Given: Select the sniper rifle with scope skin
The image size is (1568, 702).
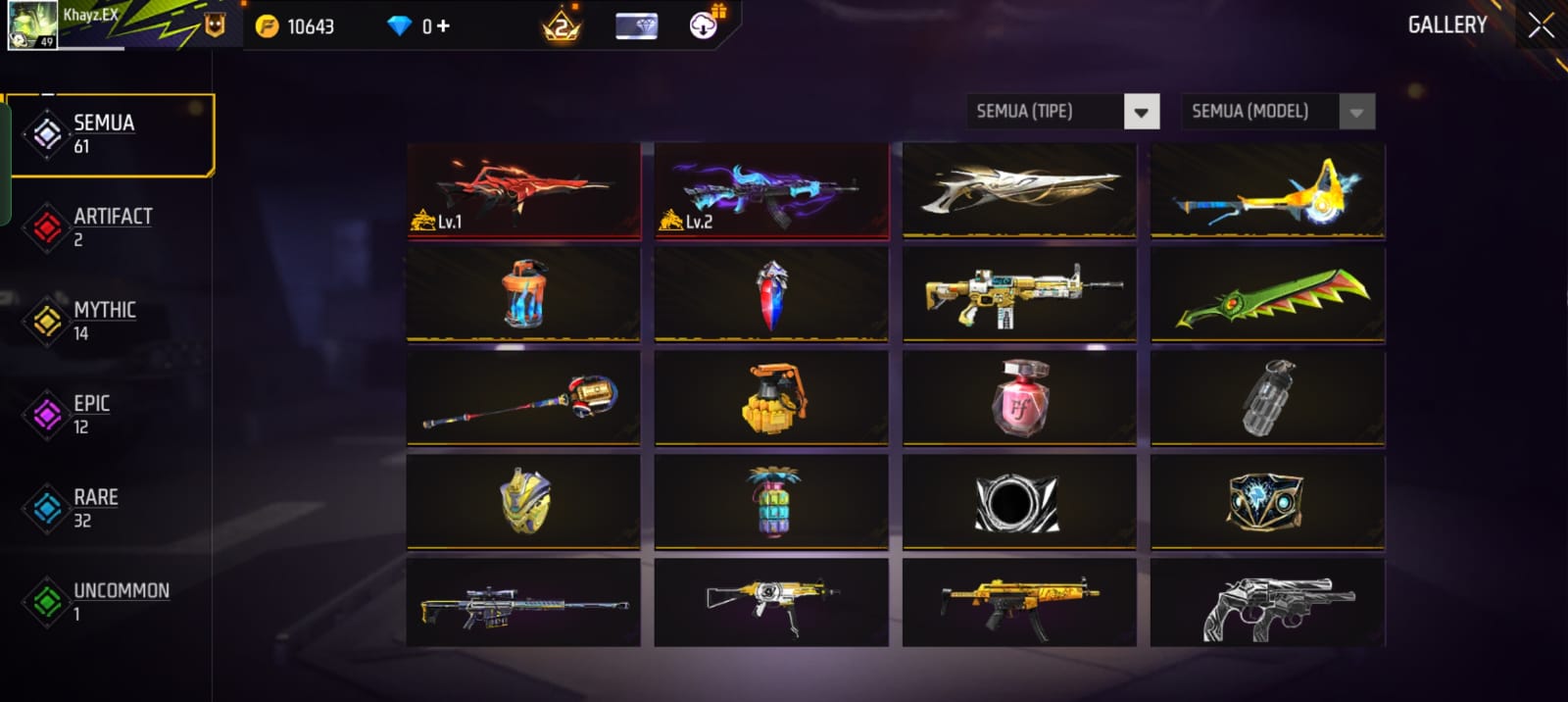Looking at the screenshot, I should [x=523, y=604].
